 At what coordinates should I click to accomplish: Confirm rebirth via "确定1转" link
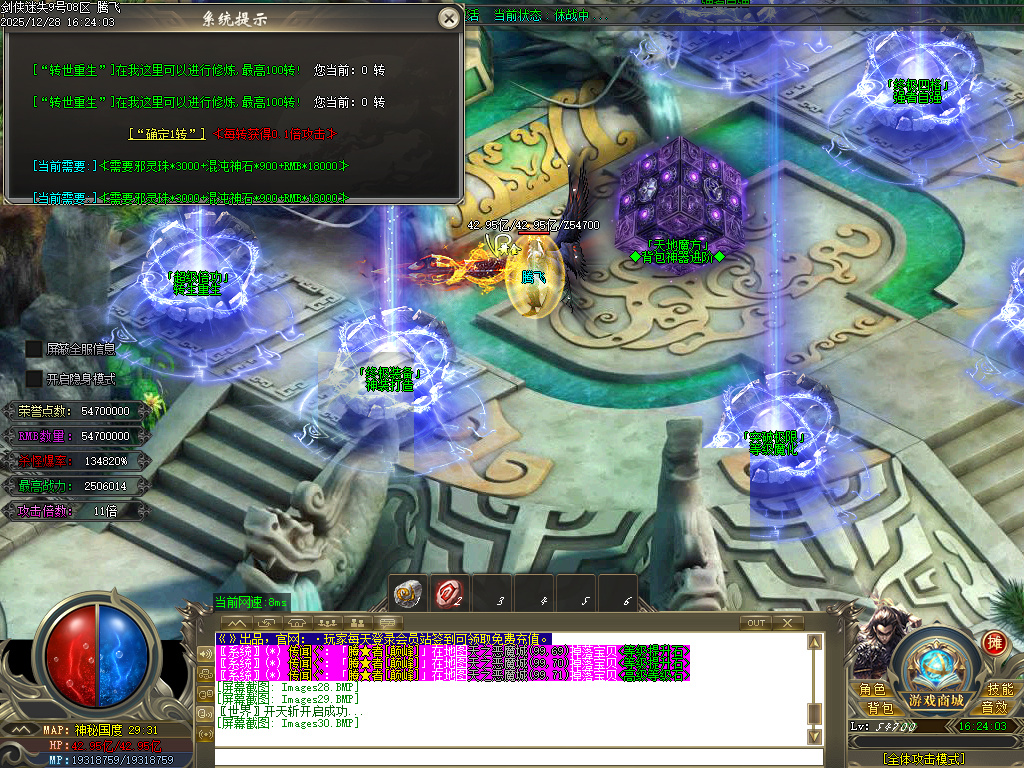(x=167, y=133)
